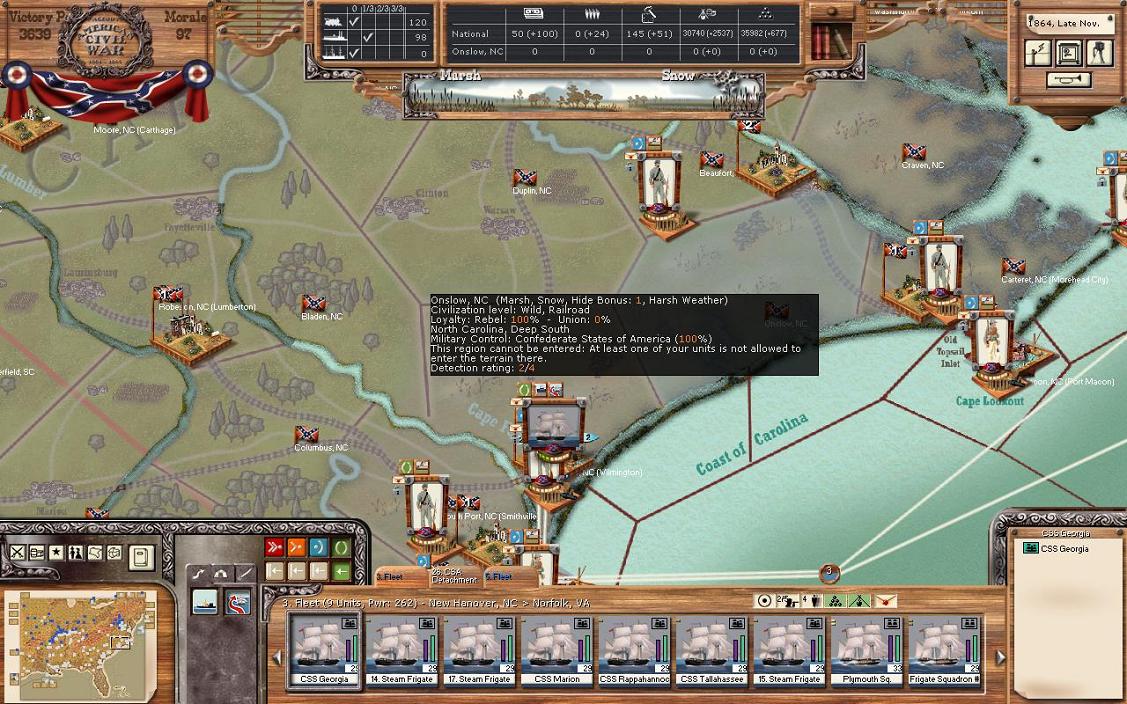Select the green passive posture

point(342,547)
